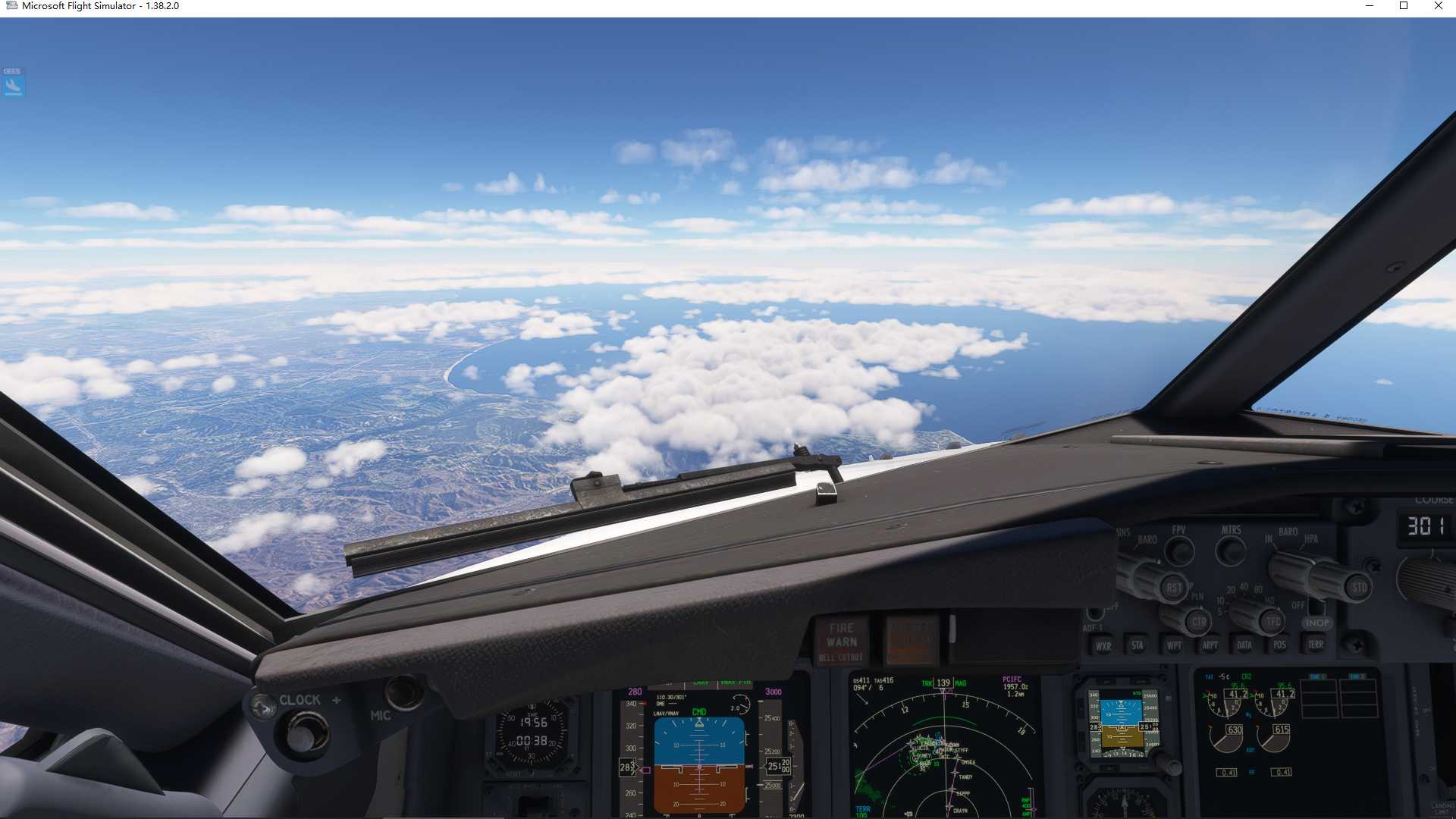Click the WXR weather radar button

1101,646
